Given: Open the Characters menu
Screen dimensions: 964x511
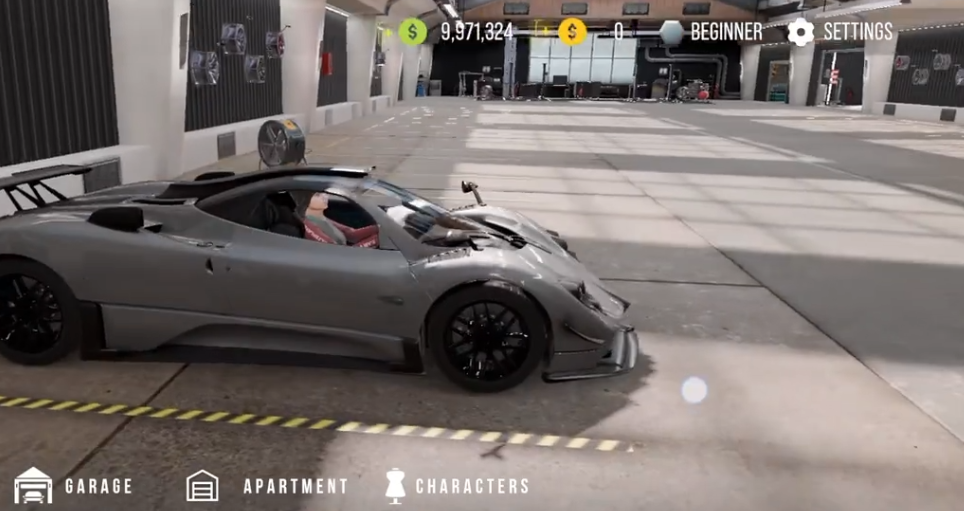Looking at the screenshot, I should click(457, 486).
